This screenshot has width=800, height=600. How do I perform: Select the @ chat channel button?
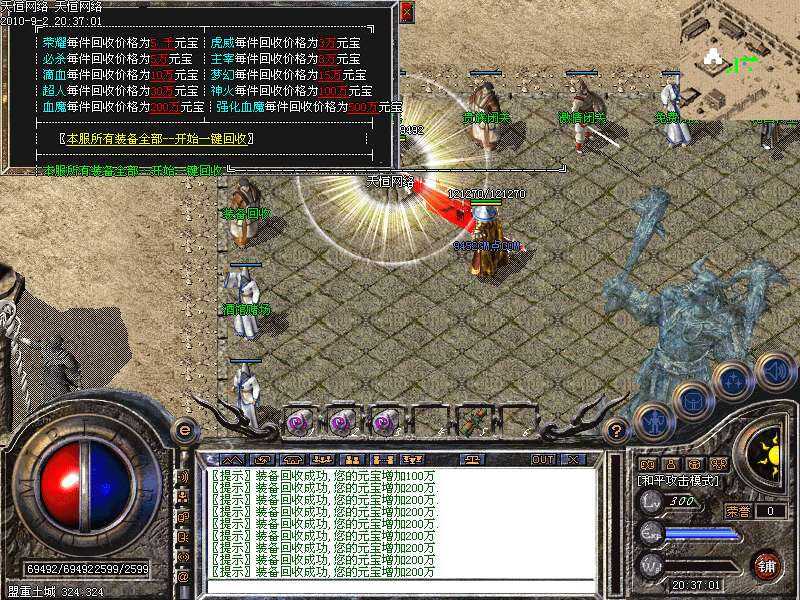183,577
